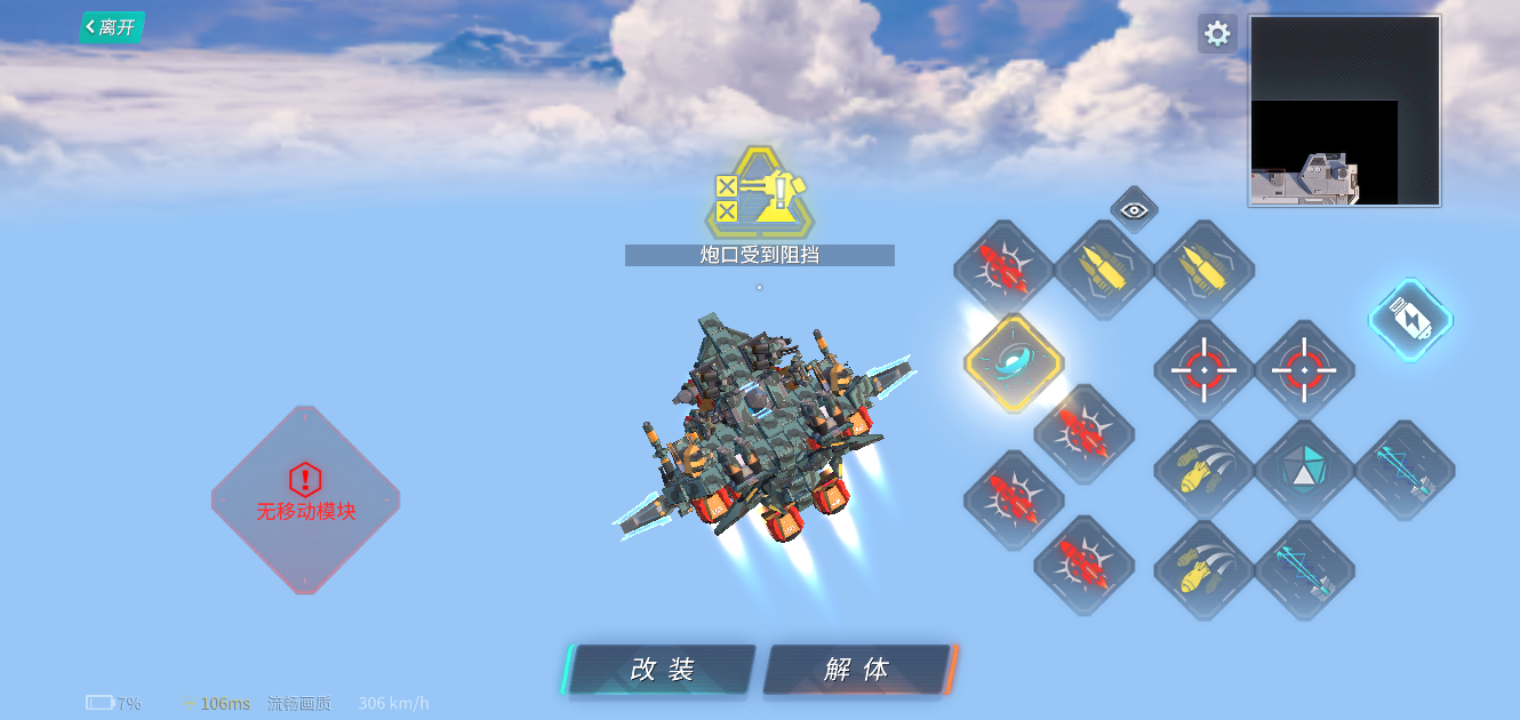The image size is (1520, 720).
Task: Select the falling bomb airstrike icon
Action: pos(1203,468)
